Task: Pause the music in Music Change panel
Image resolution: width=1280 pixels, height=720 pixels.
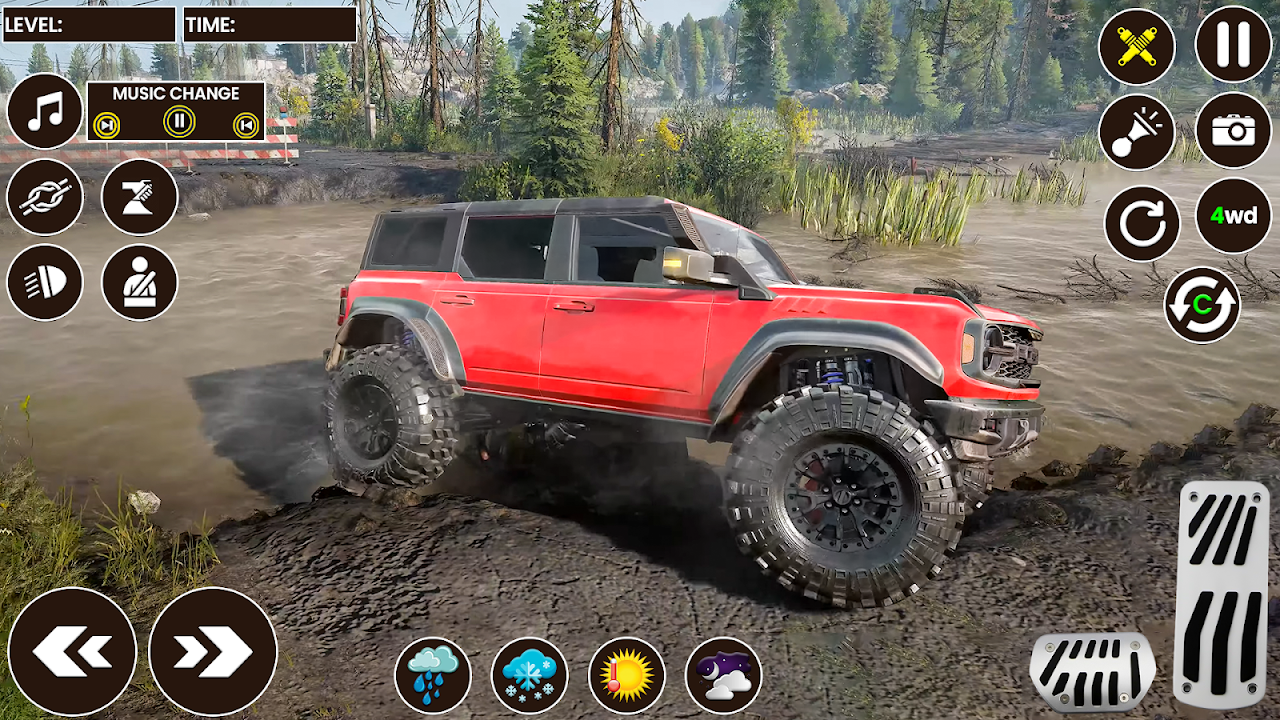Action: (x=178, y=123)
